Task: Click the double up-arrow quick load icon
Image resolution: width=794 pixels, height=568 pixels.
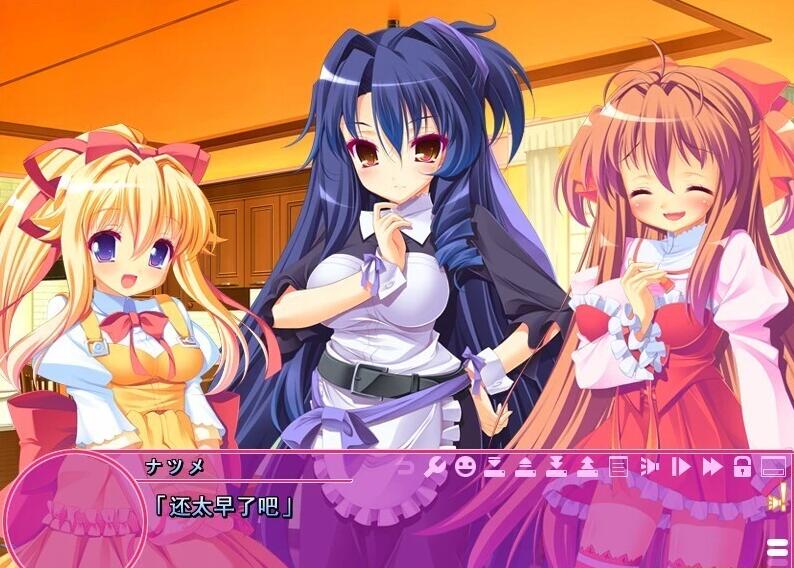Action: (x=588, y=466)
